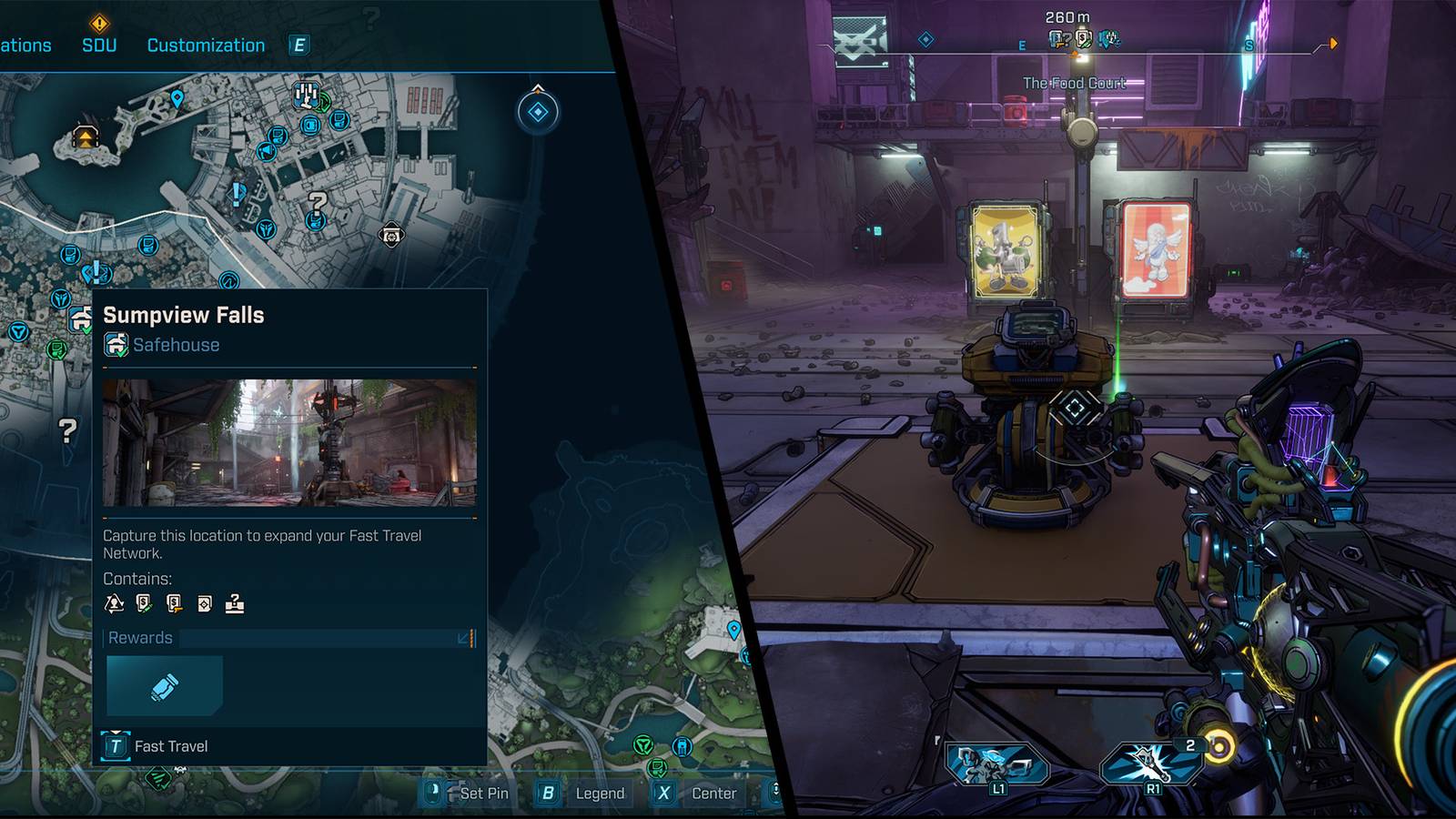The width and height of the screenshot is (1456, 819).
Task: Click the character respawn icon under Contains
Action: coord(114,604)
